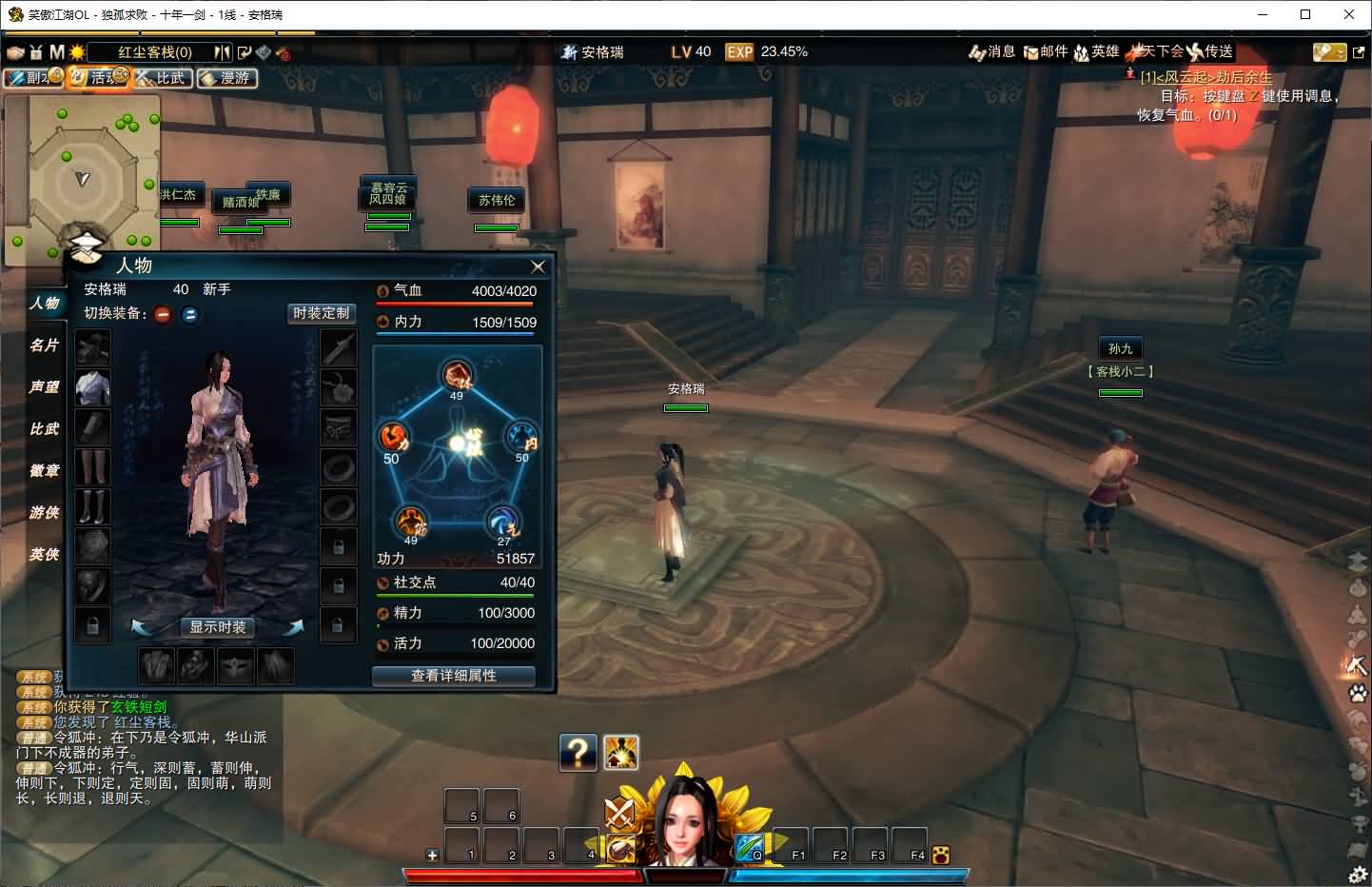Select the 比武 side tab in character panel

click(44, 429)
